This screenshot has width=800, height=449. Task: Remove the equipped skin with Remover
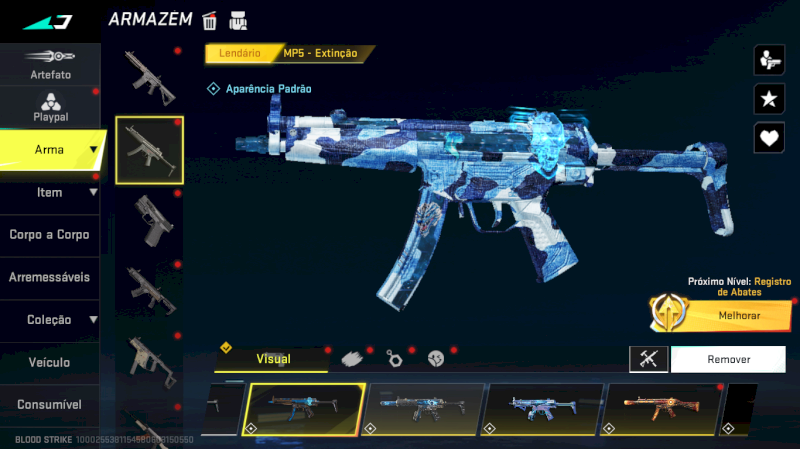(729, 359)
